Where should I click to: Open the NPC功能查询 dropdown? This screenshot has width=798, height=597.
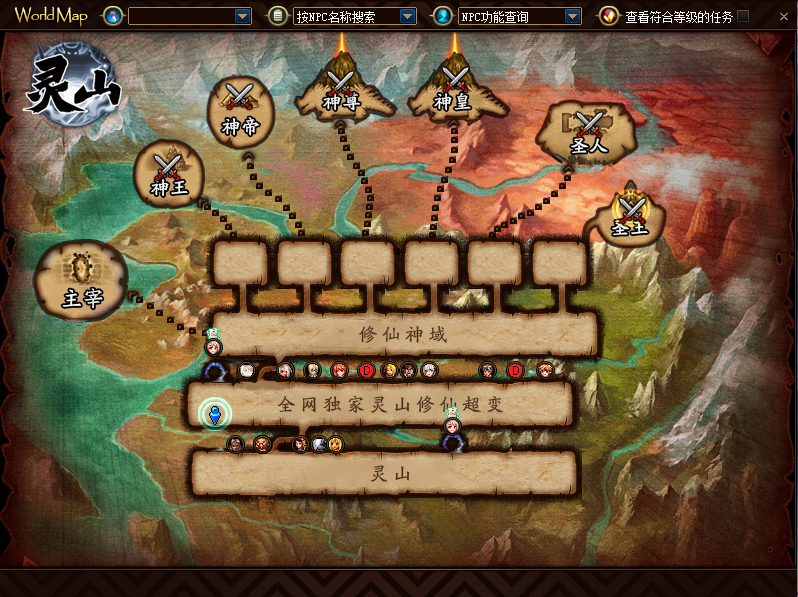click(572, 16)
